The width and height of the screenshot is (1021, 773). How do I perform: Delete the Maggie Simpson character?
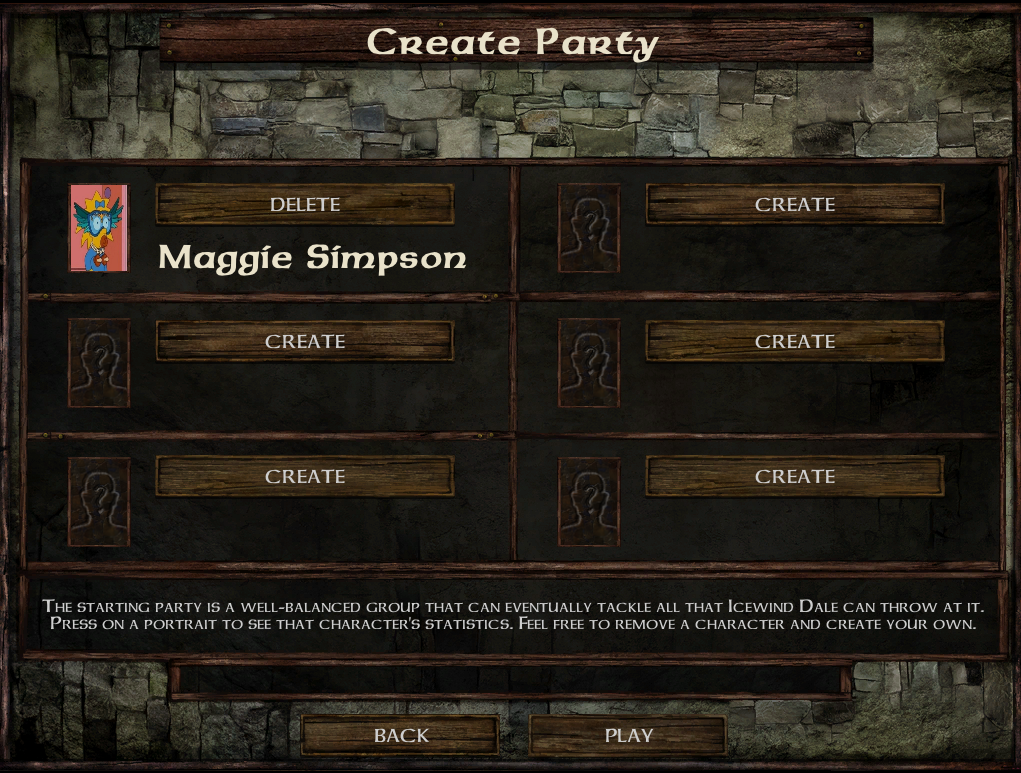point(305,204)
